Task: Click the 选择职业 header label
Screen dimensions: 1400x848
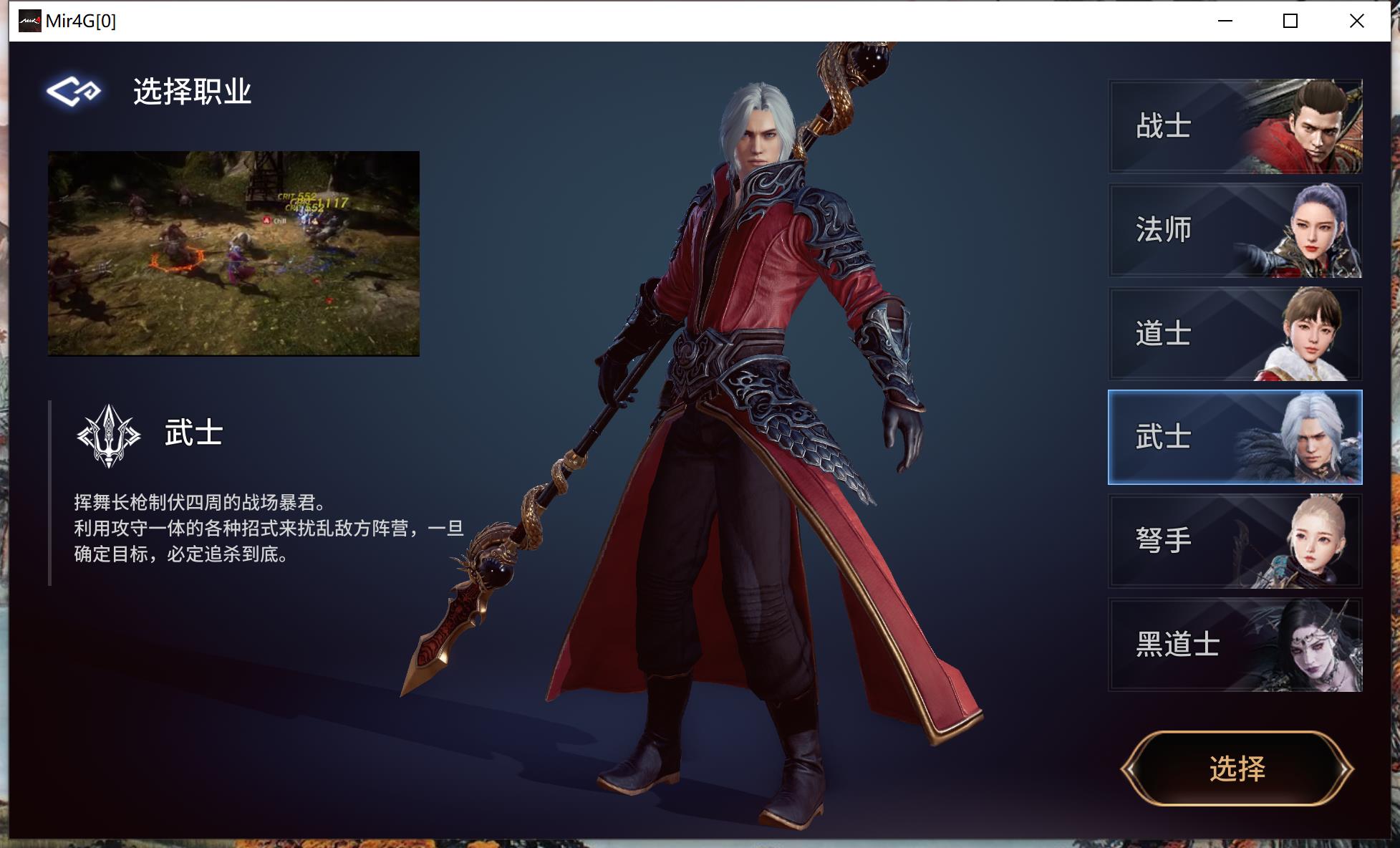Action: (192, 90)
